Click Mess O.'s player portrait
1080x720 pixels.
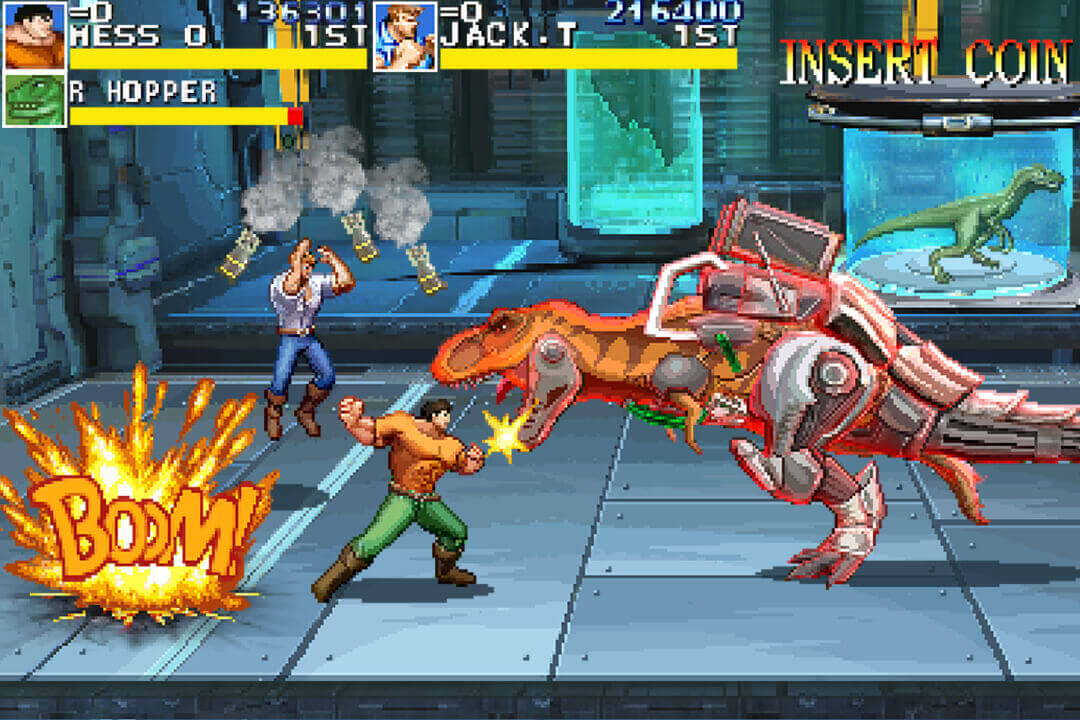(35, 35)
